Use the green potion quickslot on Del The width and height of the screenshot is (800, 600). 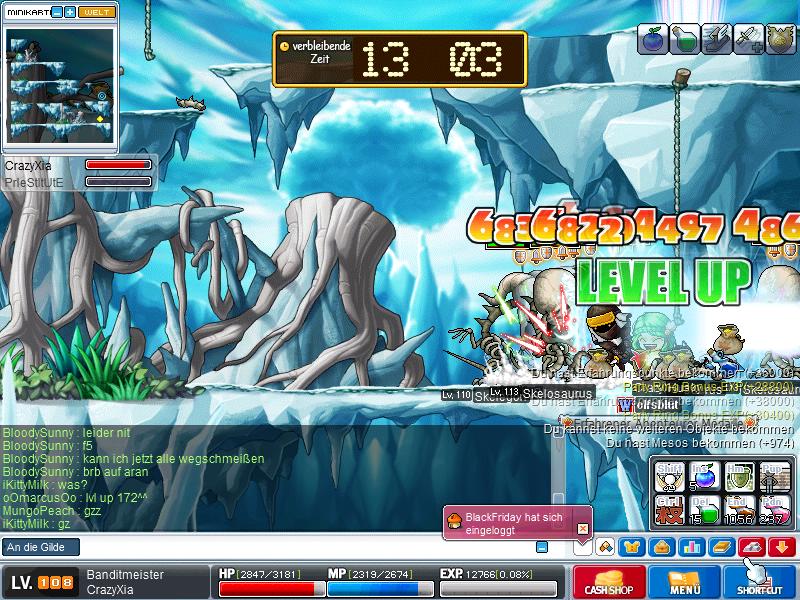[703, 508]
